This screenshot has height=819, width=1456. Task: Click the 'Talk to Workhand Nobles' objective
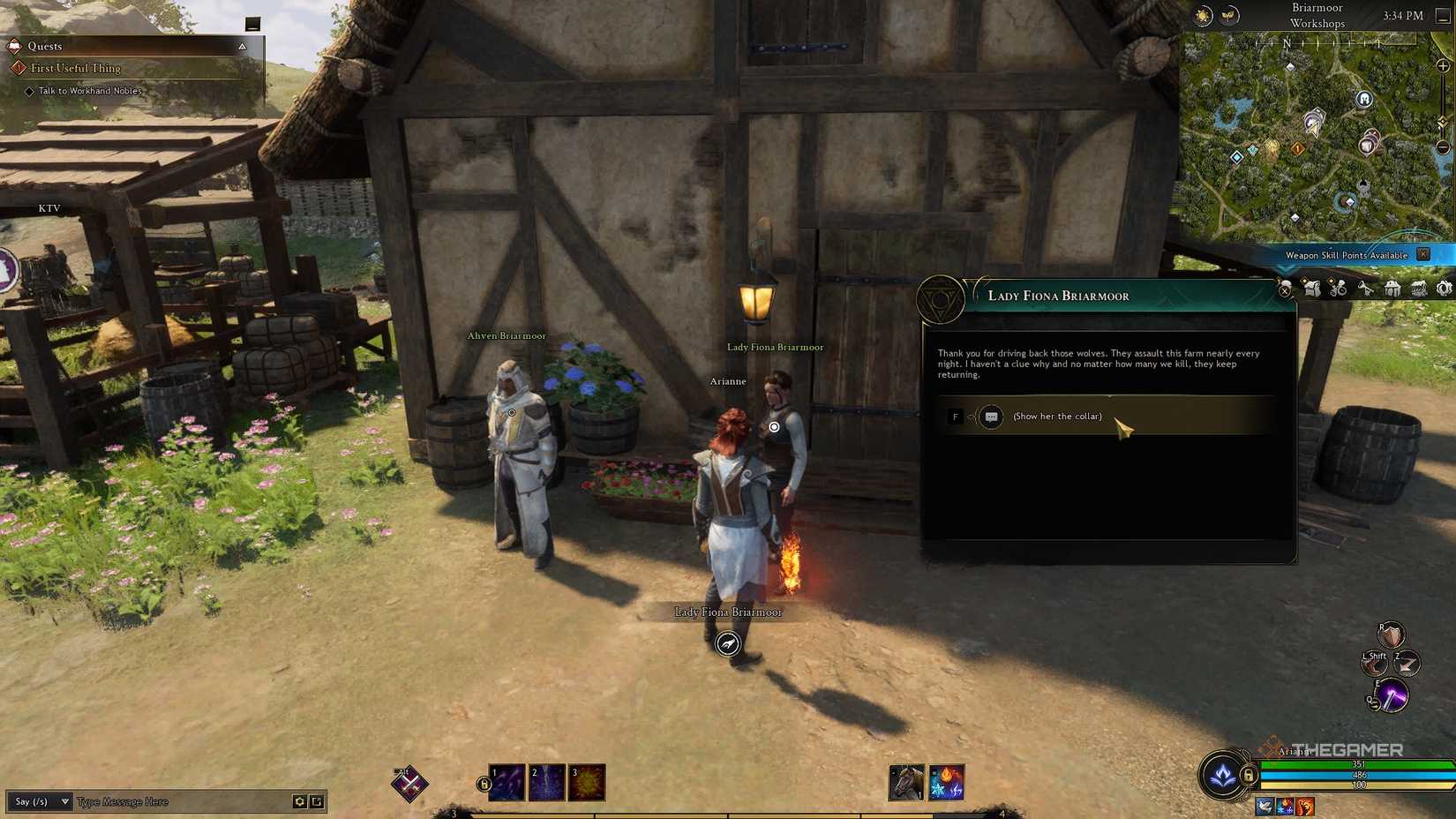[88, 90]
